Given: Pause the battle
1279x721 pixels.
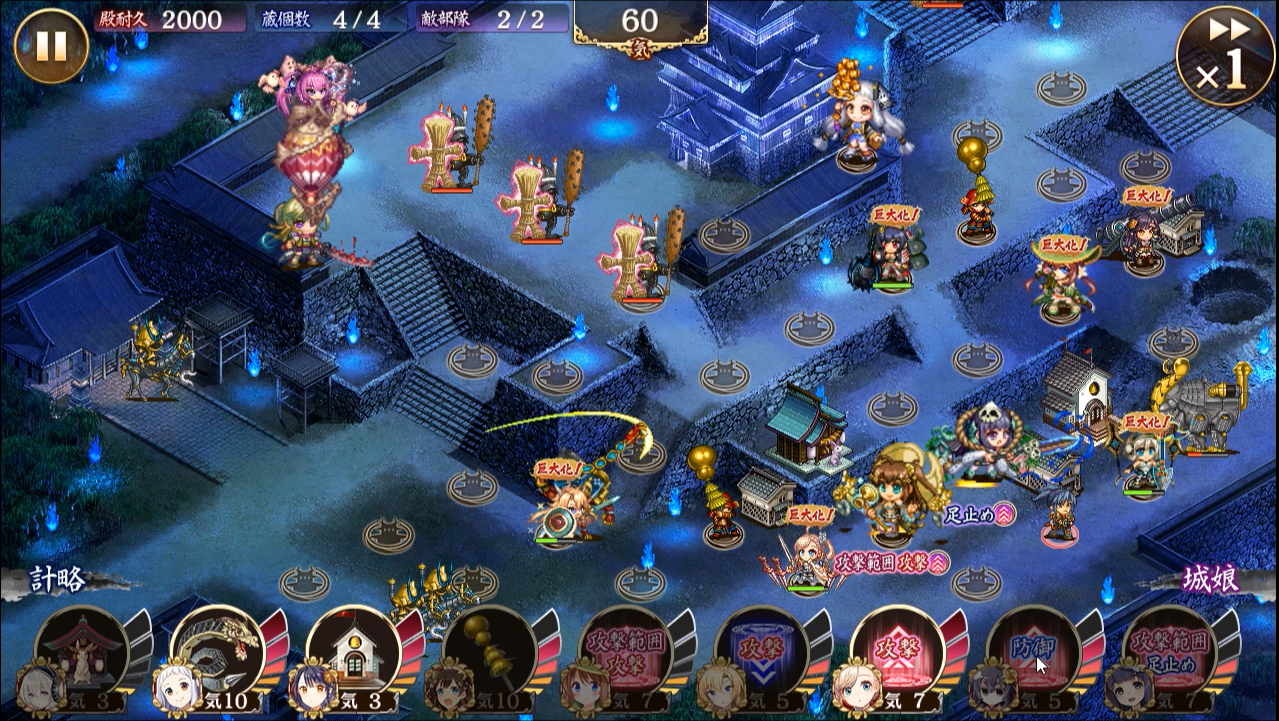Looking at the screenshot, I should [x=51, y=46].
